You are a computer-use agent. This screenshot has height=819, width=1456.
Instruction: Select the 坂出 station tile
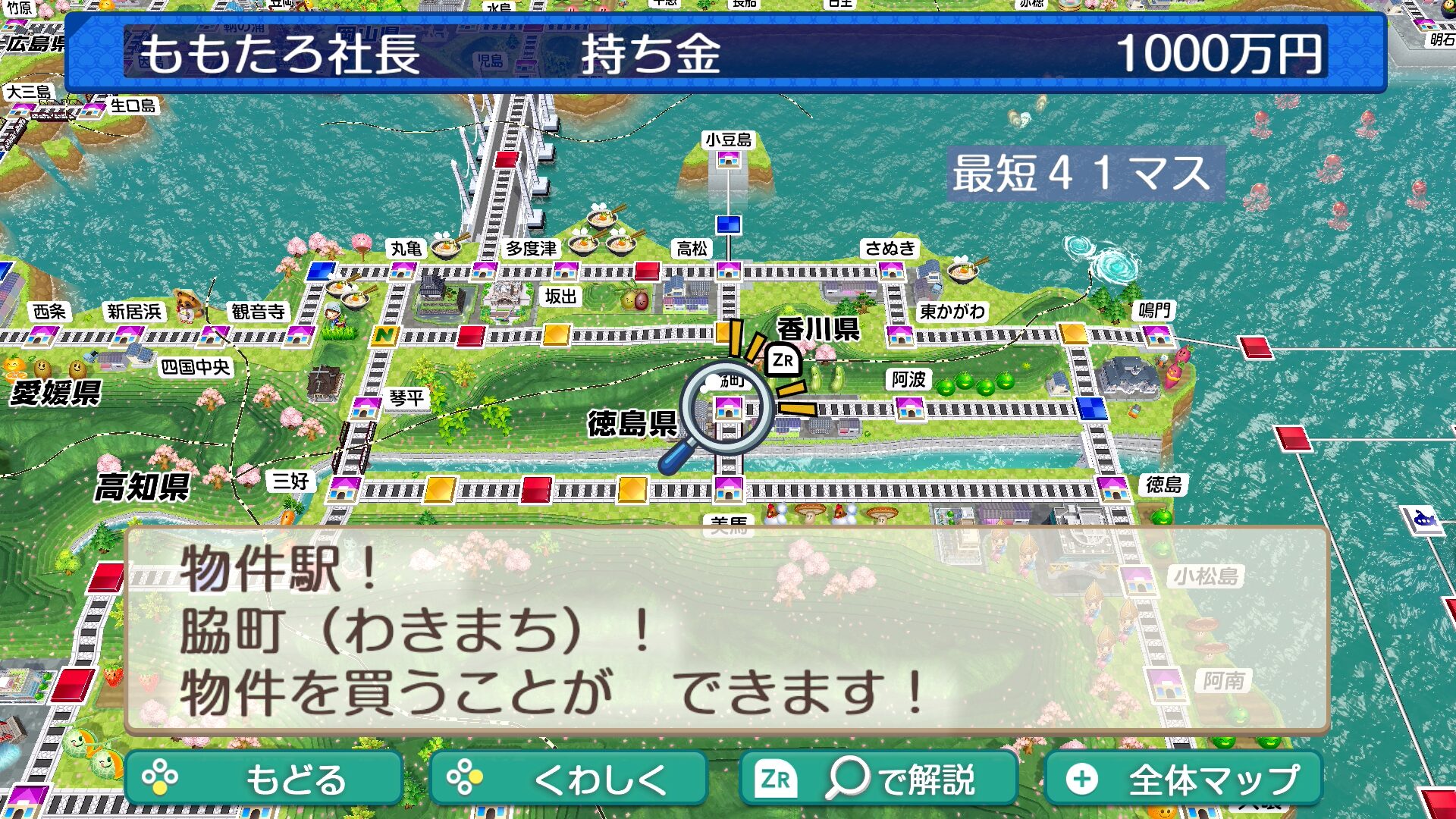coord(566,270)
